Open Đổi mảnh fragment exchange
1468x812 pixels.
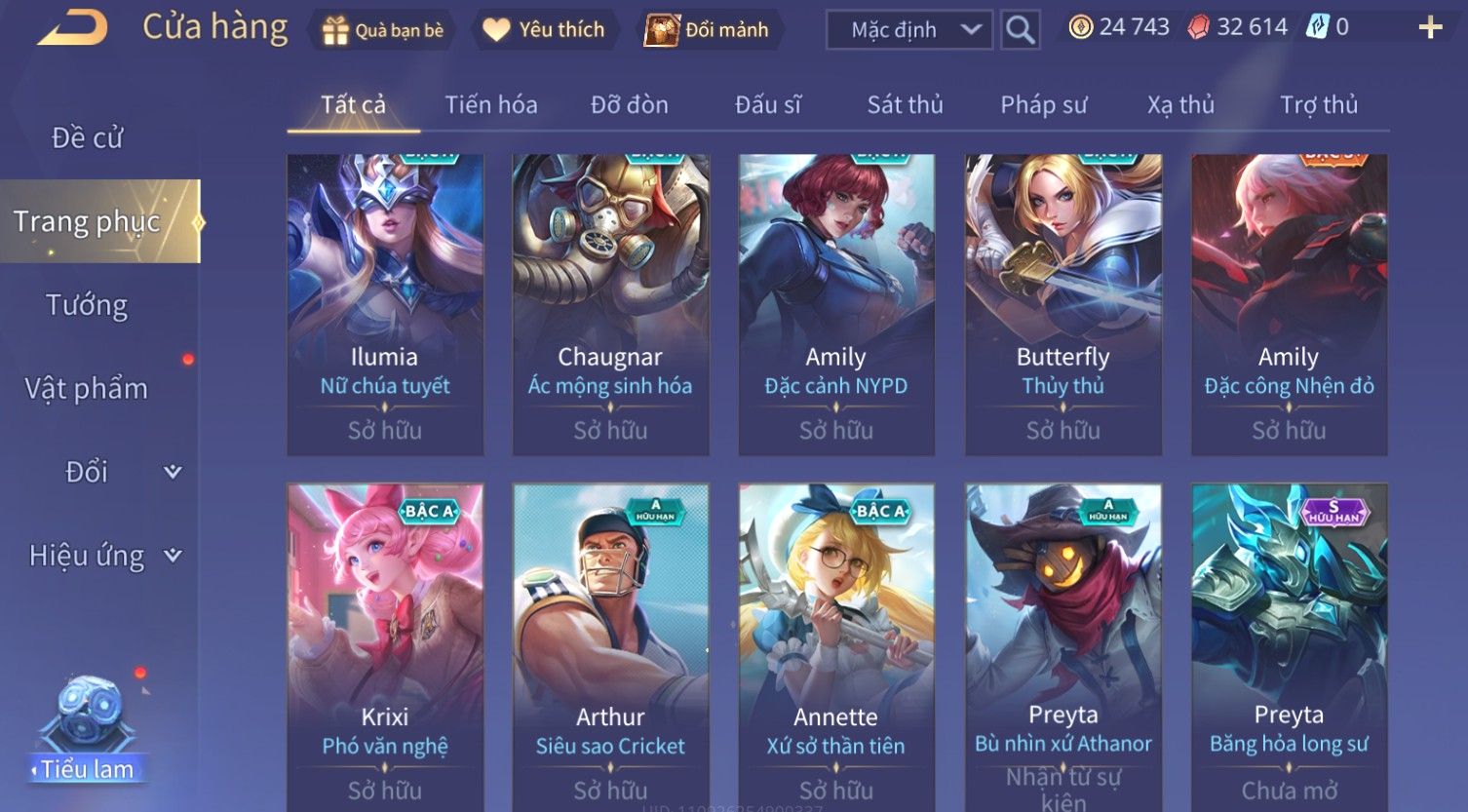[x=707, y=30]
